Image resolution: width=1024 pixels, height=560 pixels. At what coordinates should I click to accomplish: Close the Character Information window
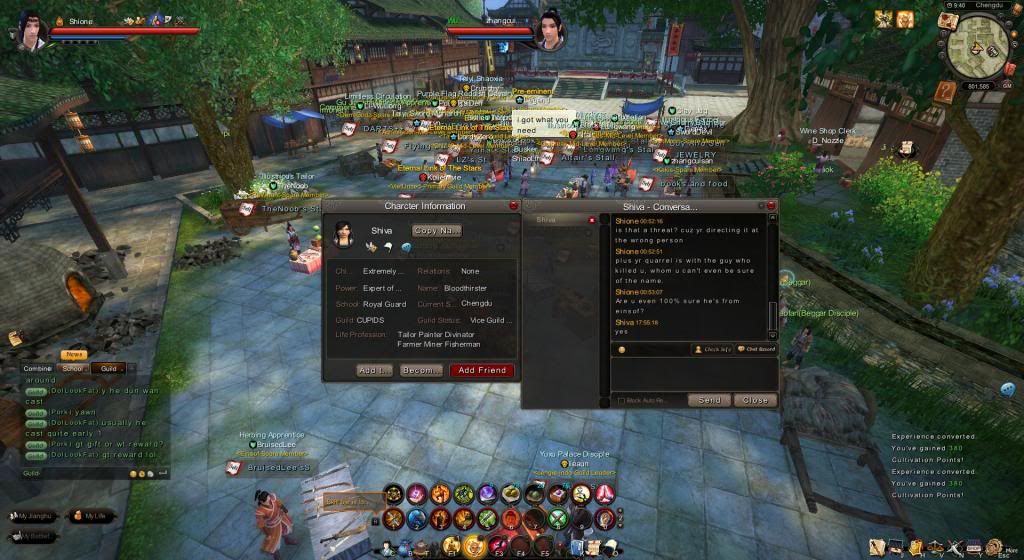tap(514, 205)
